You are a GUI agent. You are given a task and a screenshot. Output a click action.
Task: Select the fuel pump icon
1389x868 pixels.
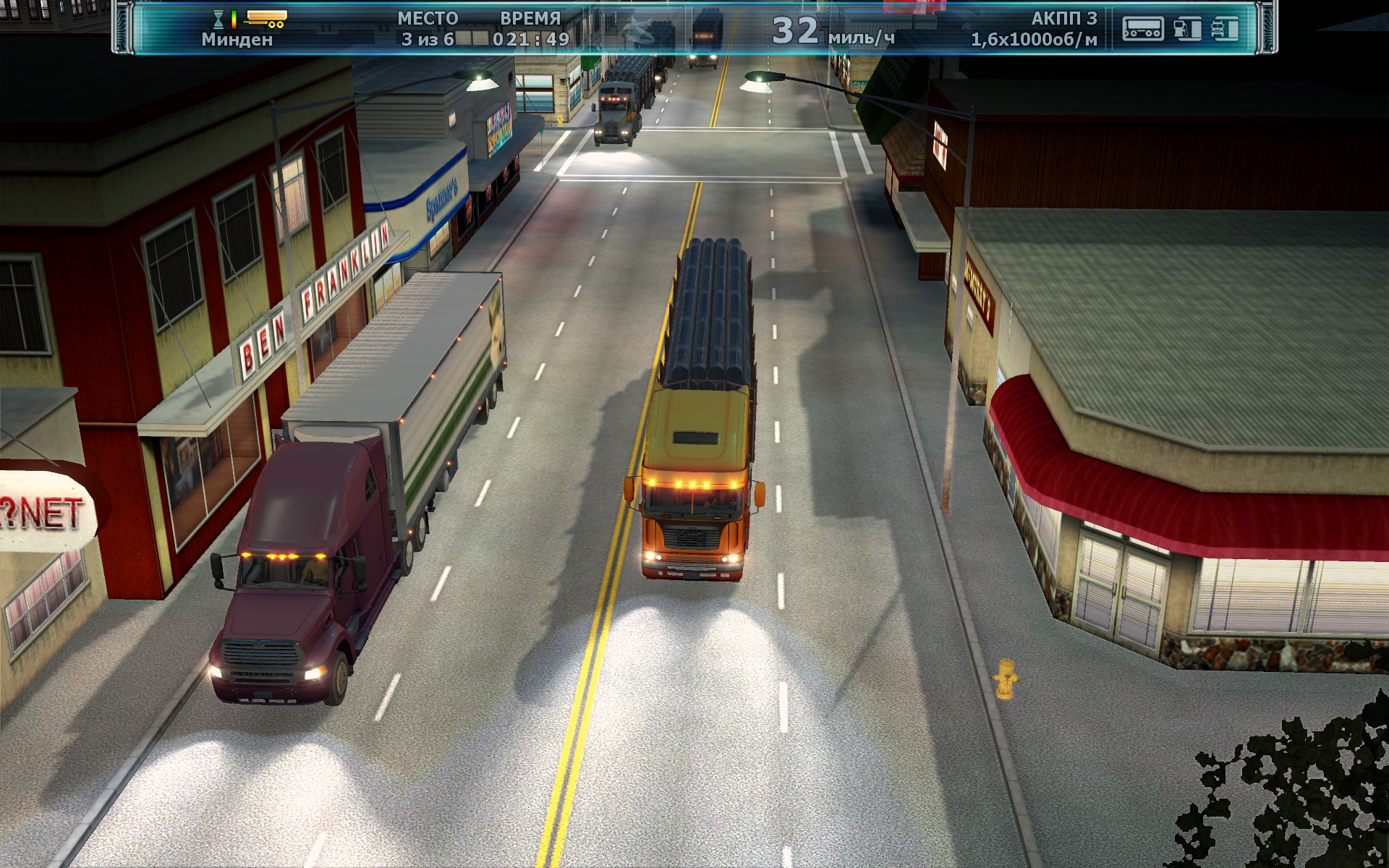tap(1187, 29)
